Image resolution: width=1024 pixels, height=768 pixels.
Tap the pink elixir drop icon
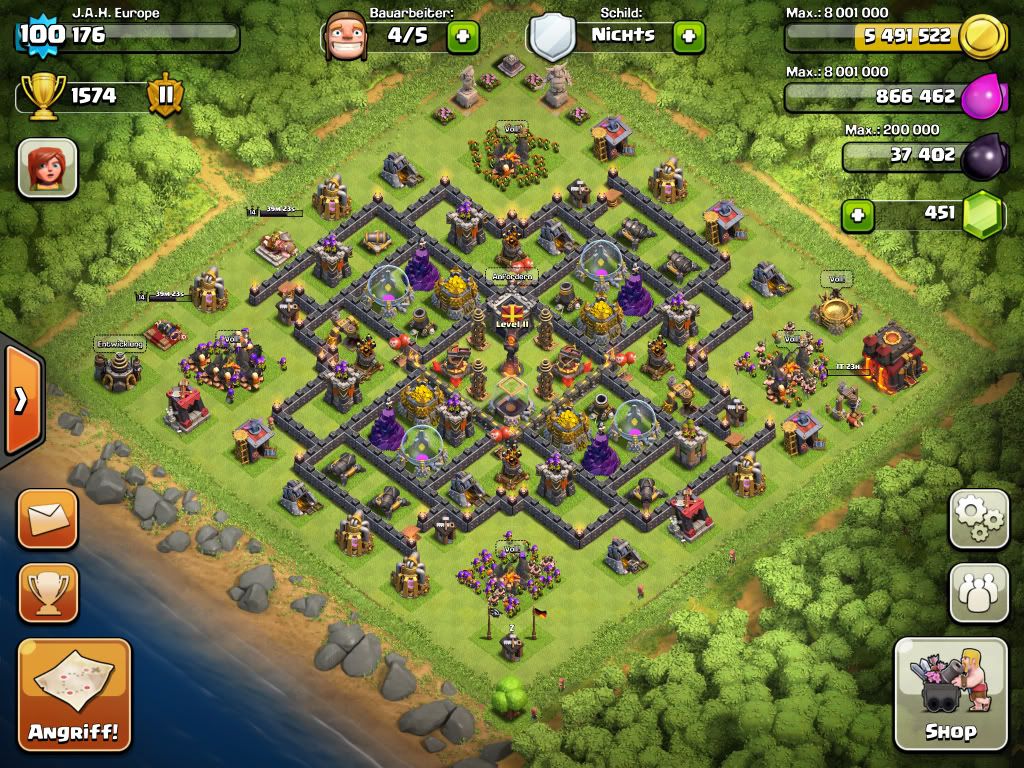(x=980, y=98)
